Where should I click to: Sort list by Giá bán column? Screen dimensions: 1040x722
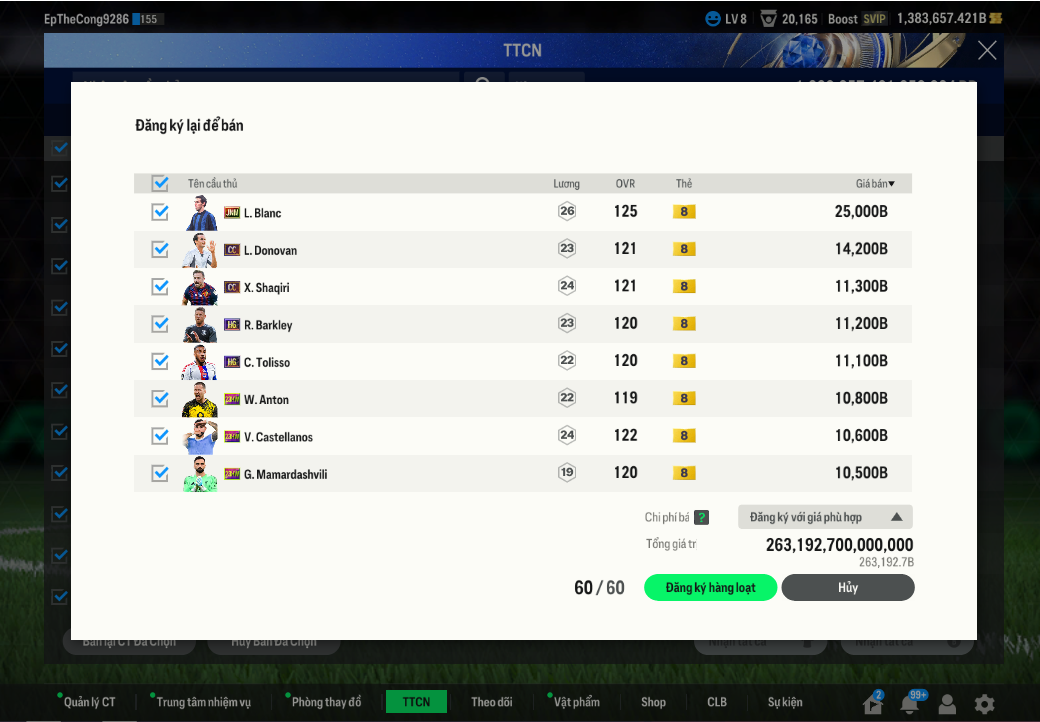pos(875,184)
